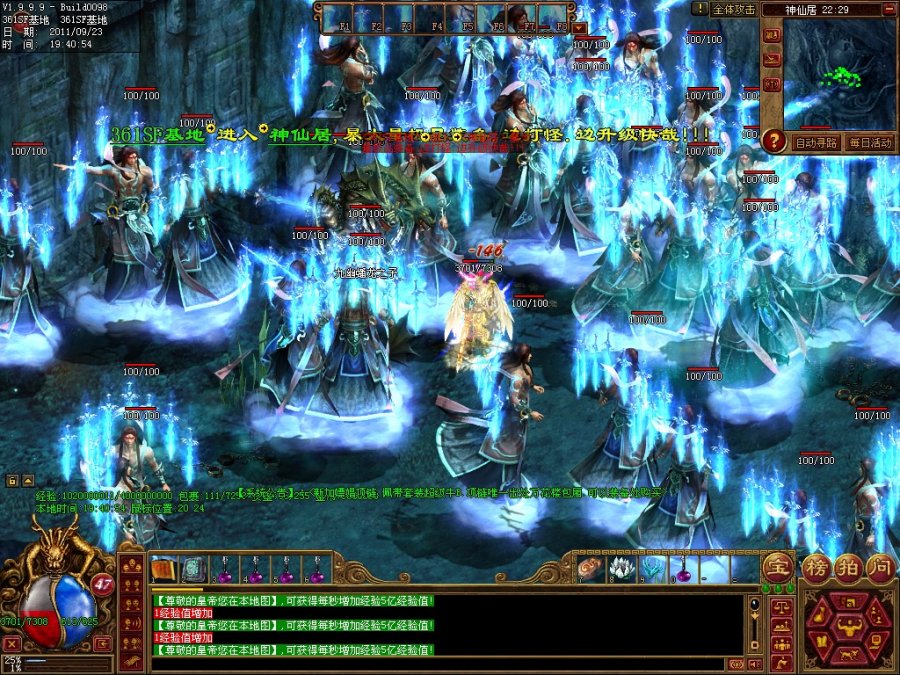Click the yellow exclamation mark icon

pos(700,9)
